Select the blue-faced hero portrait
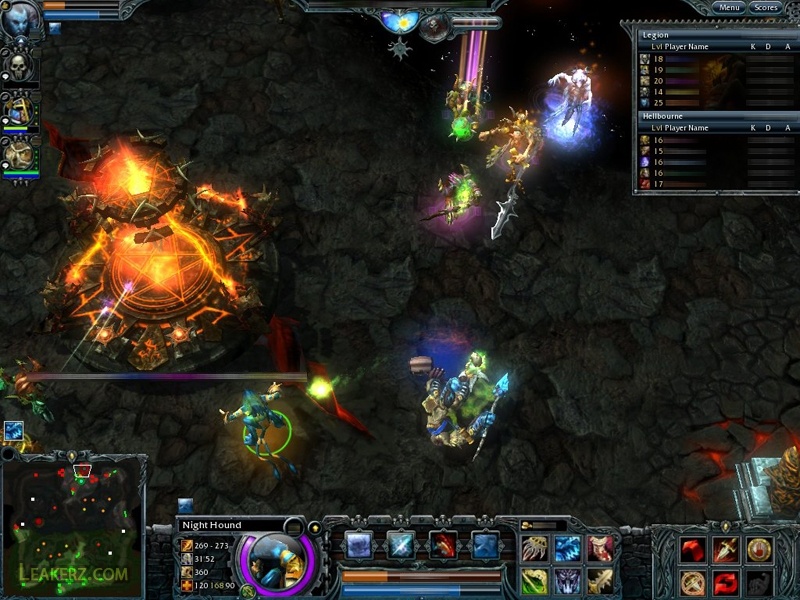 (x=20, y=22)
